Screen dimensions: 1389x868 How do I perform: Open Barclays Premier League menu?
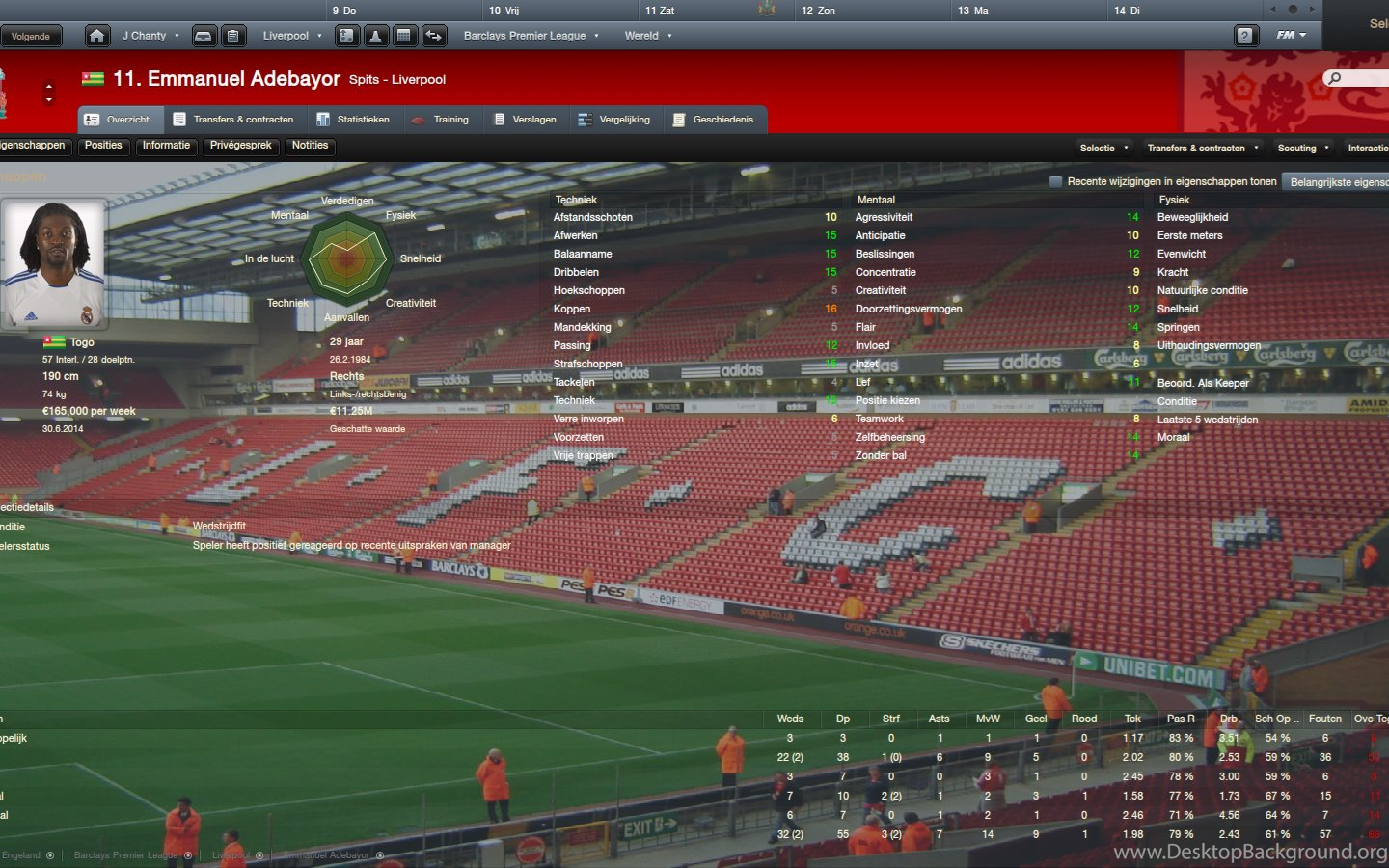531,36
